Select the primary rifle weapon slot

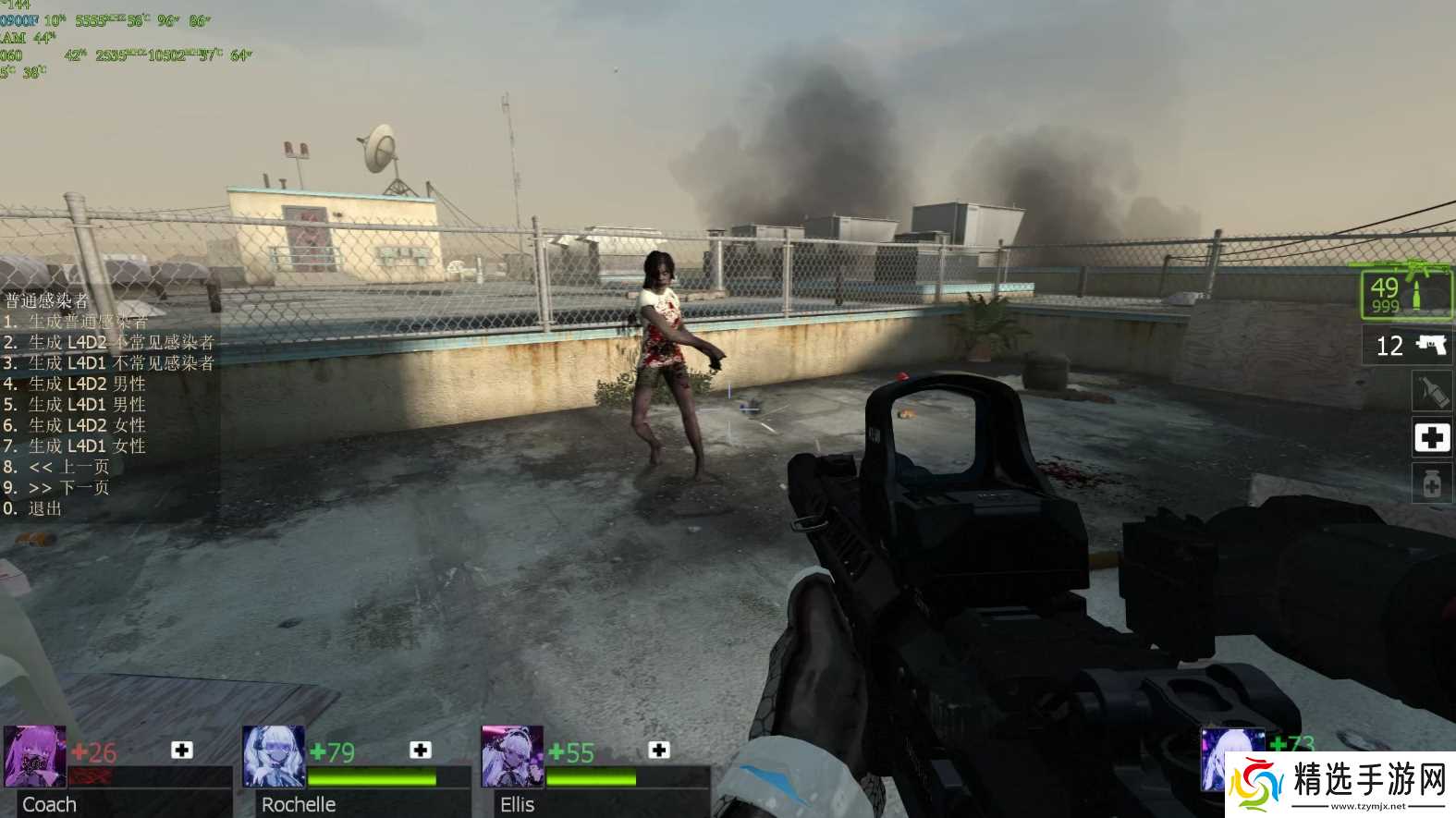[1406, 293]
